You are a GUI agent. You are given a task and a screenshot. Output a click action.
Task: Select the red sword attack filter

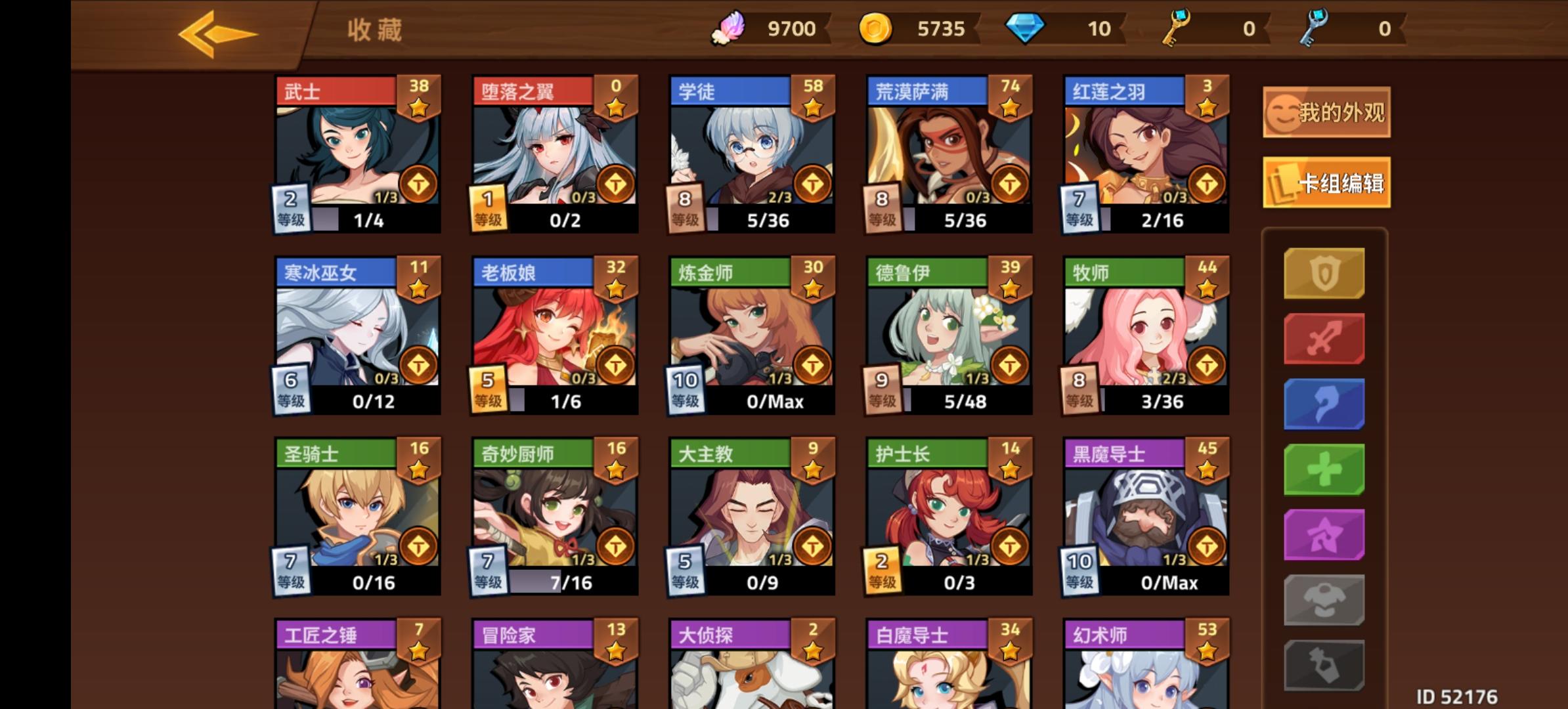pyautogui.click(x=1324, y=339)
